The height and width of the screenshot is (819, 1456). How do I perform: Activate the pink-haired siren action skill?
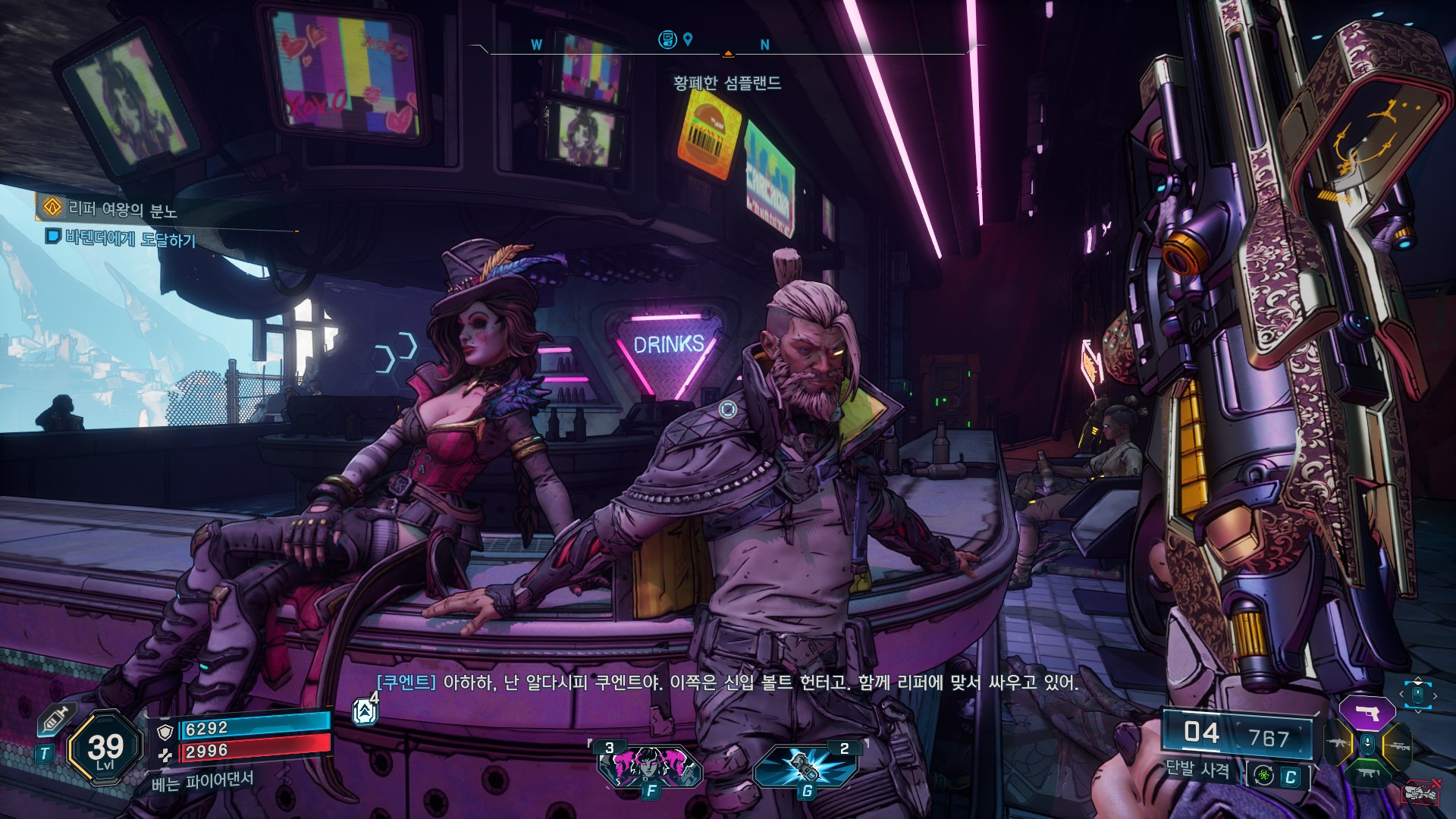pyautogui.click(x=650, y=766)
